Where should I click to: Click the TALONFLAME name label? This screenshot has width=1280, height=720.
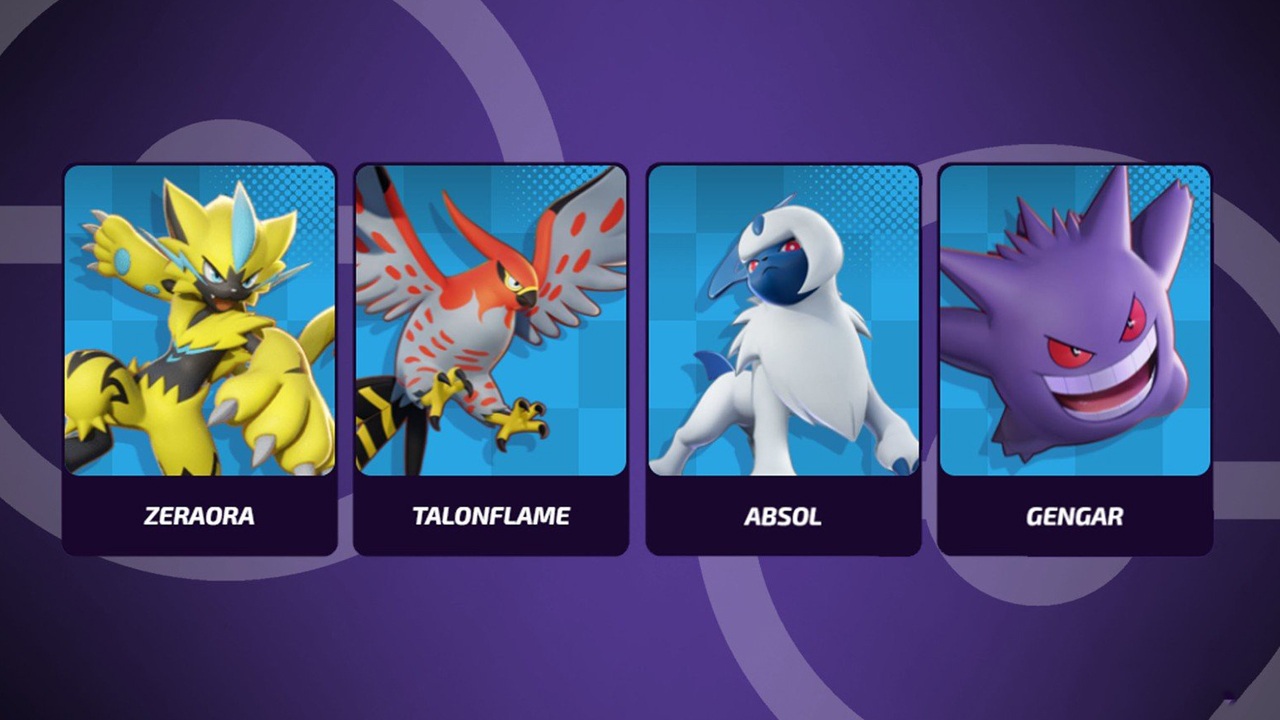click(x=490, y=516)
